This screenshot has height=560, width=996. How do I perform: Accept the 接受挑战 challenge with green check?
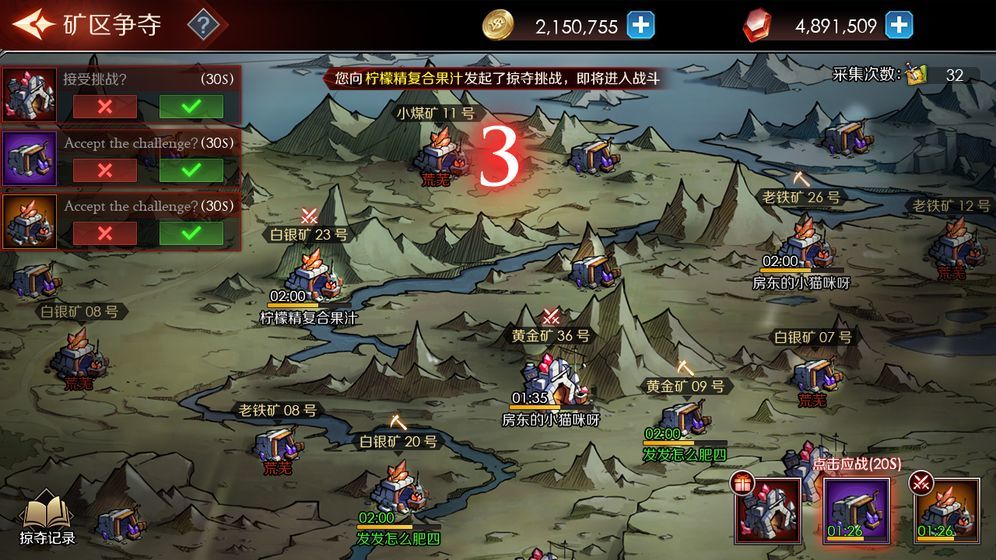tap(191, 106)
